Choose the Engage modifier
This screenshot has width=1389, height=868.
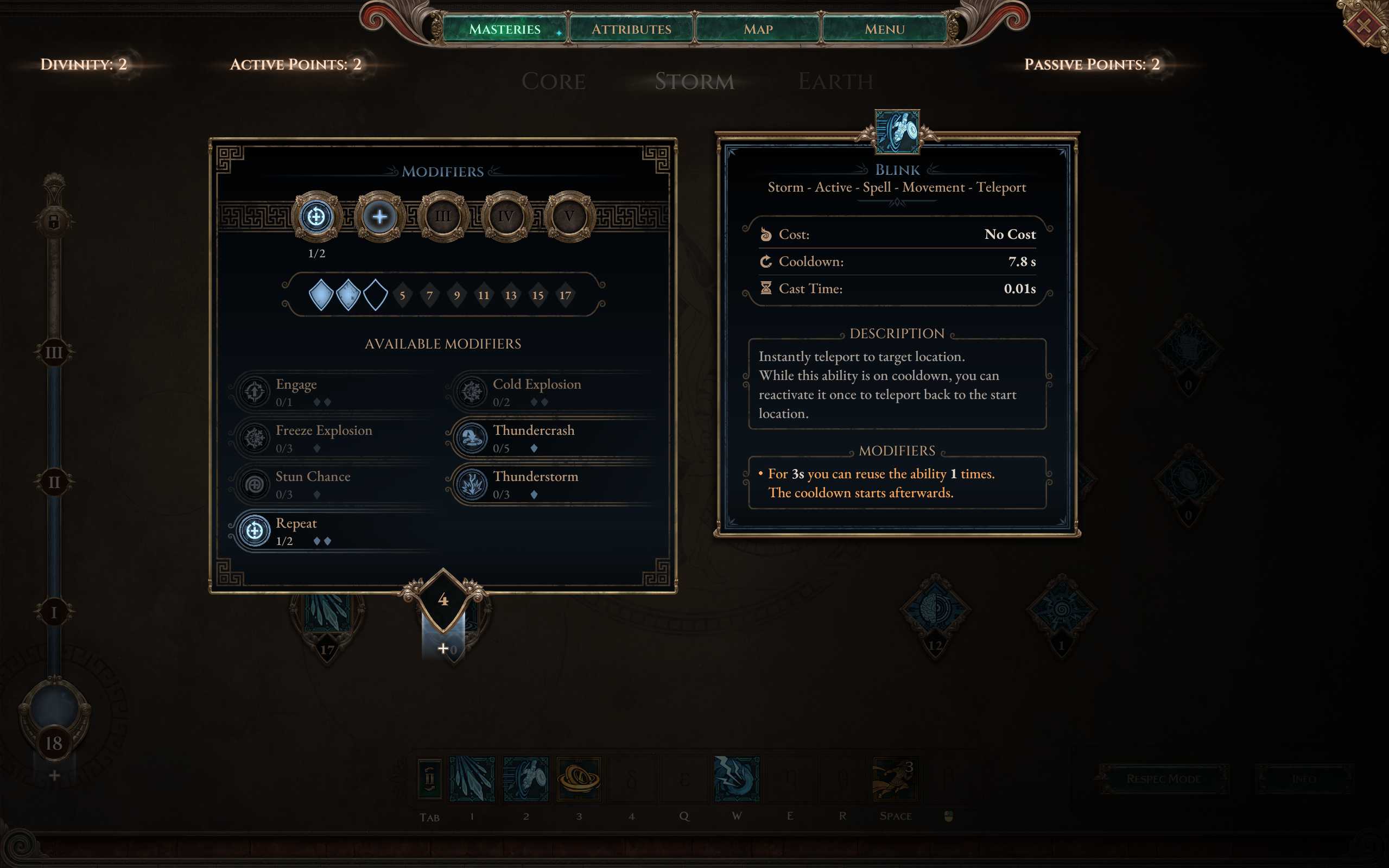click(333, 392)
